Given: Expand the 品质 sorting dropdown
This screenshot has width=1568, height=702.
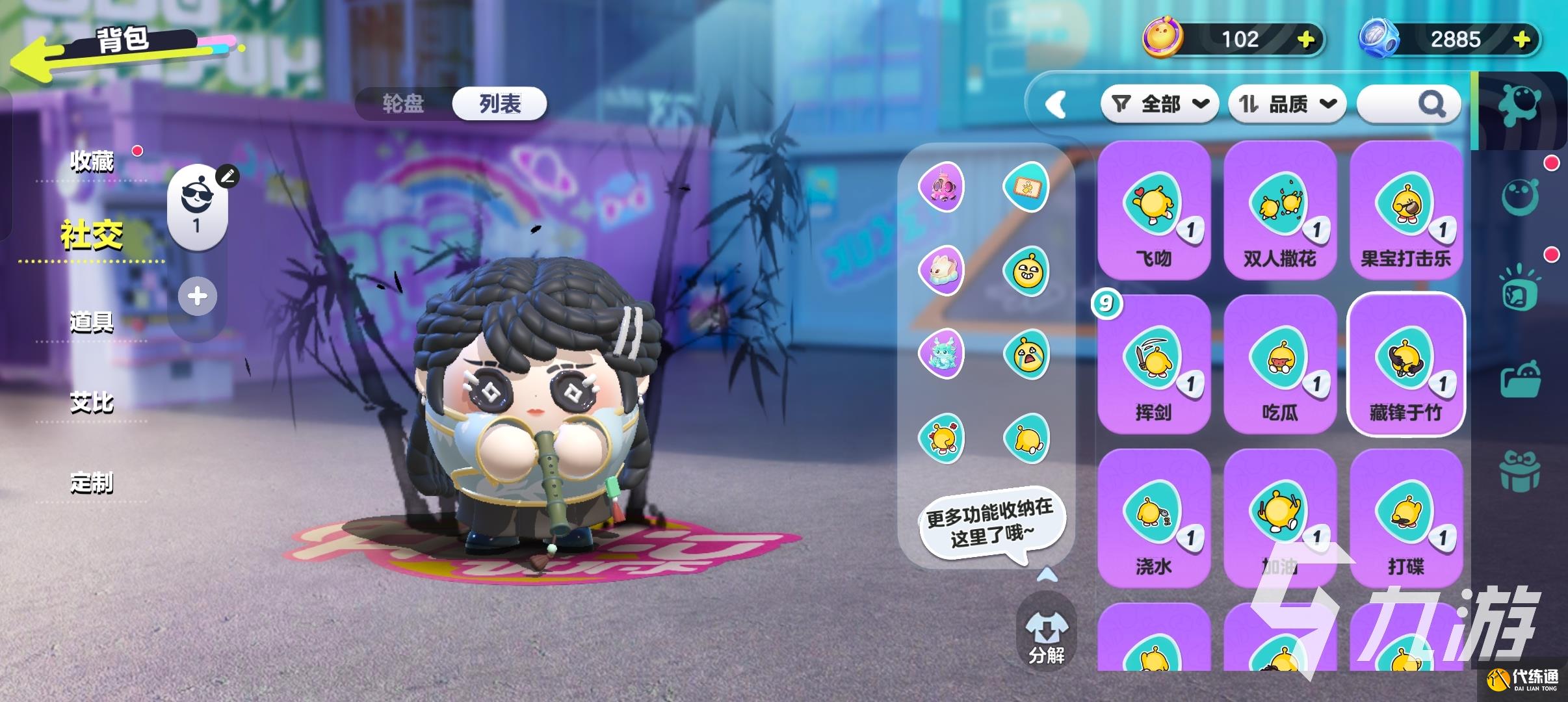Looking at the screenshot, I should point(1287,103).
